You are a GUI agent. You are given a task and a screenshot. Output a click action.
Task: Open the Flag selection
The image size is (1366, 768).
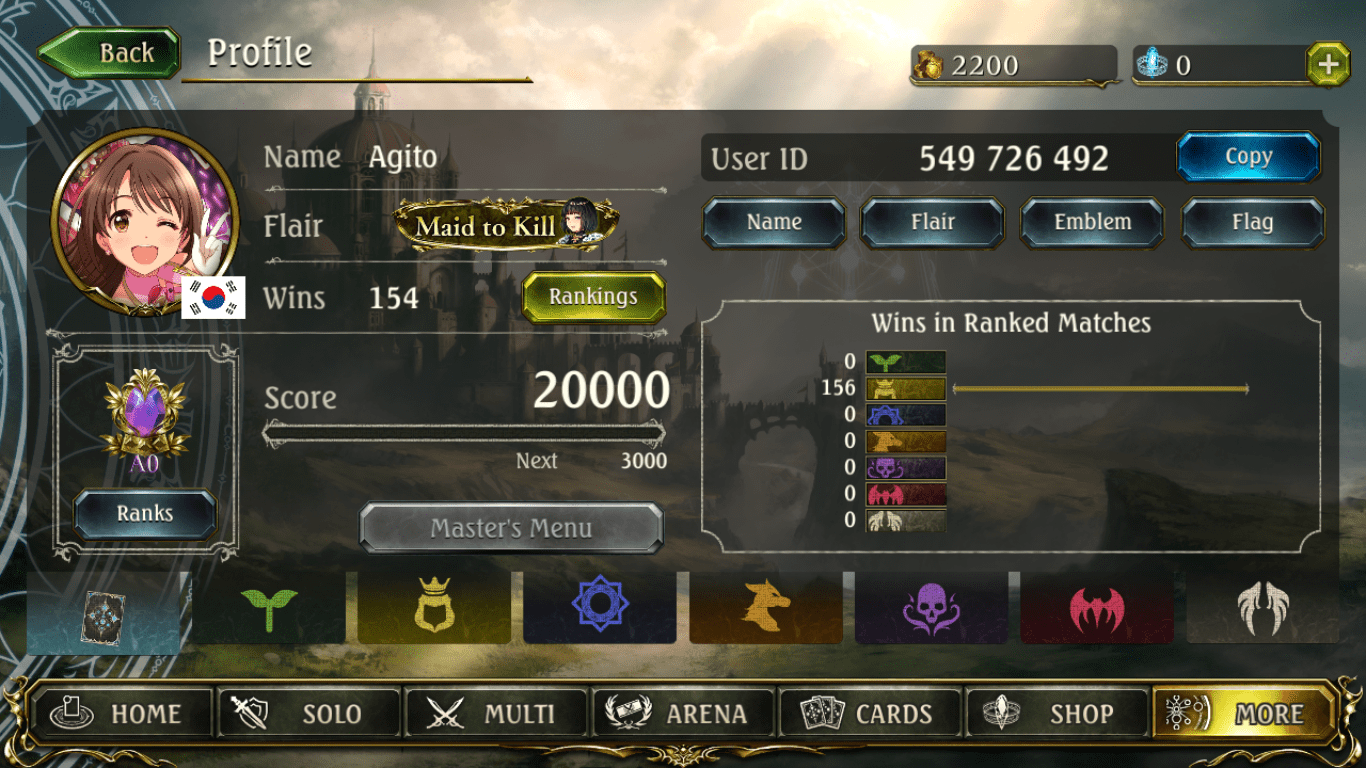(x=1251, y=222)
